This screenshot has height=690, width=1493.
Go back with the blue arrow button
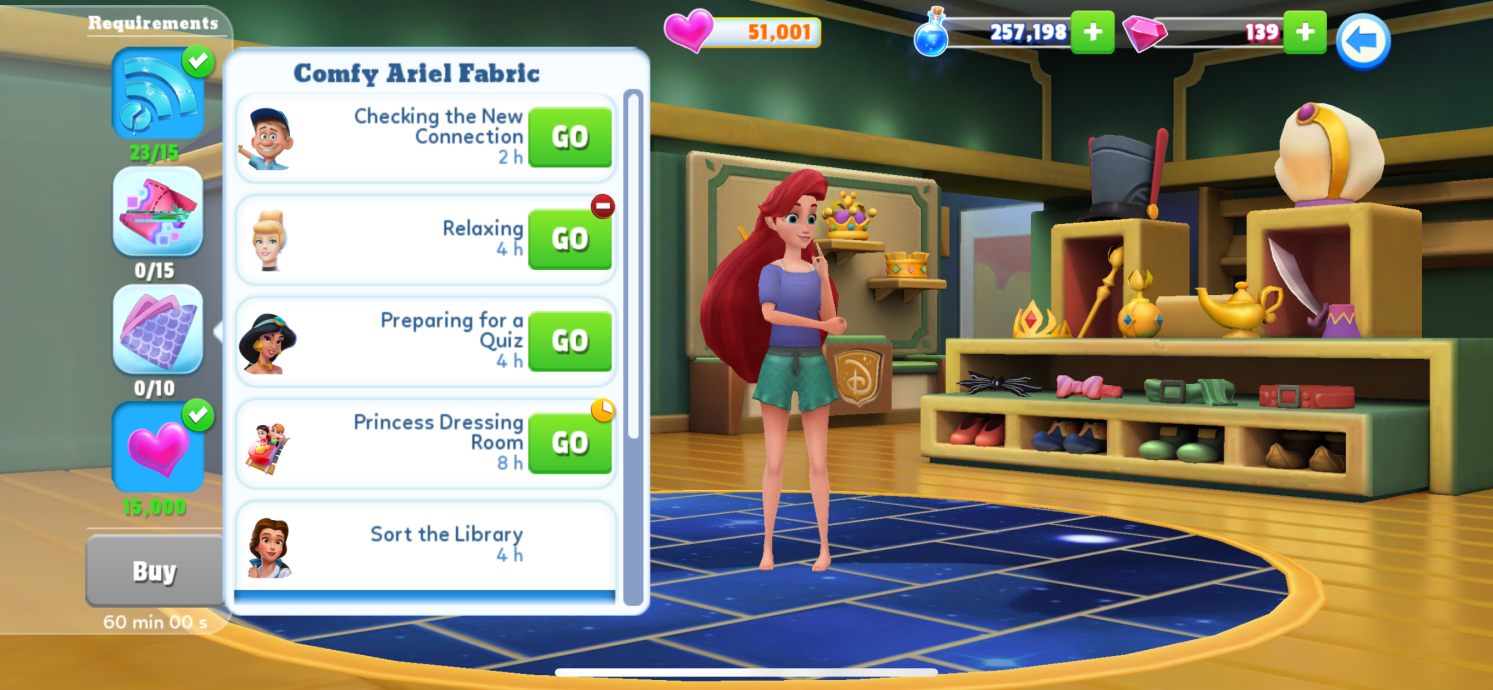pyautogui.click(x=1363, y=42)
